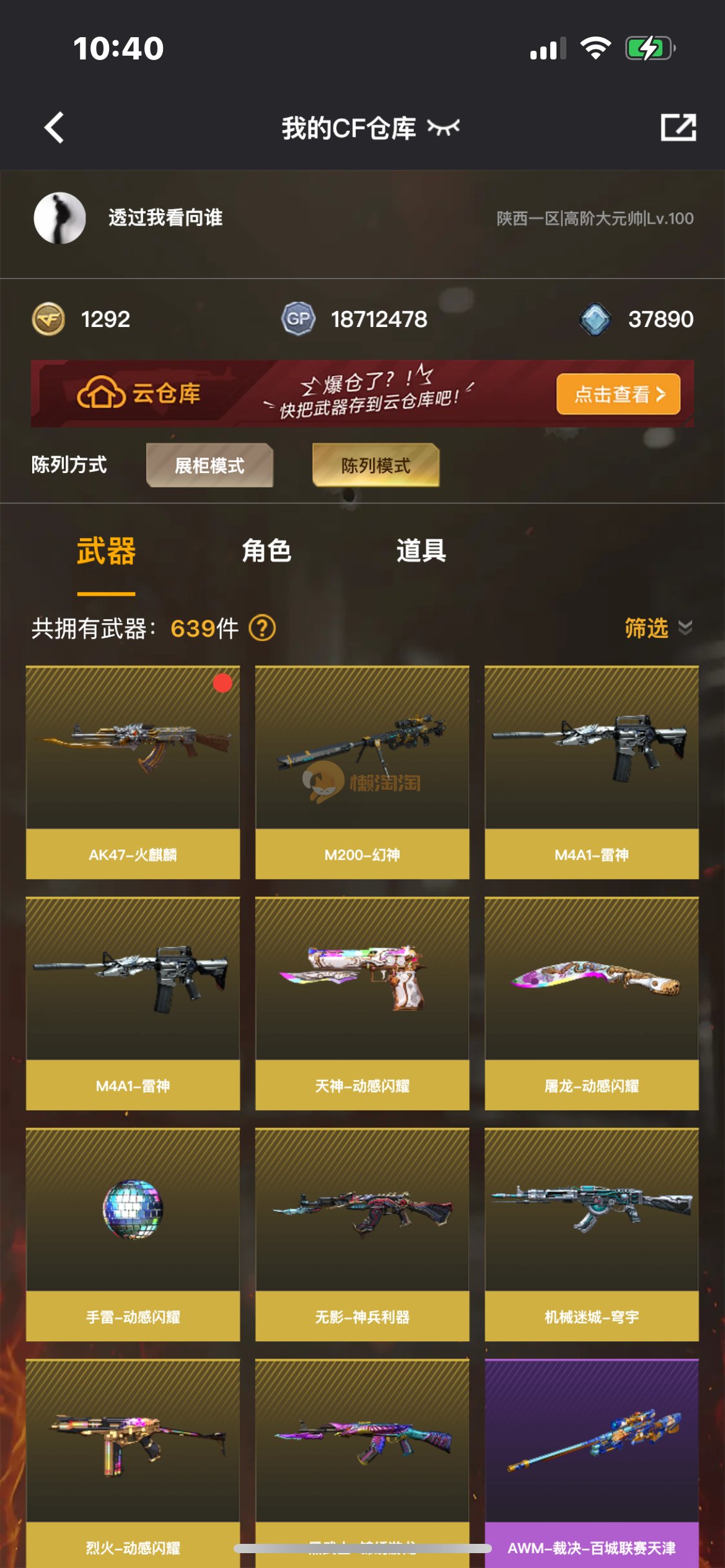Viewport: 725px width, 1568px height.
Task: Show the 道具 tab
Action: pos(421,551)
